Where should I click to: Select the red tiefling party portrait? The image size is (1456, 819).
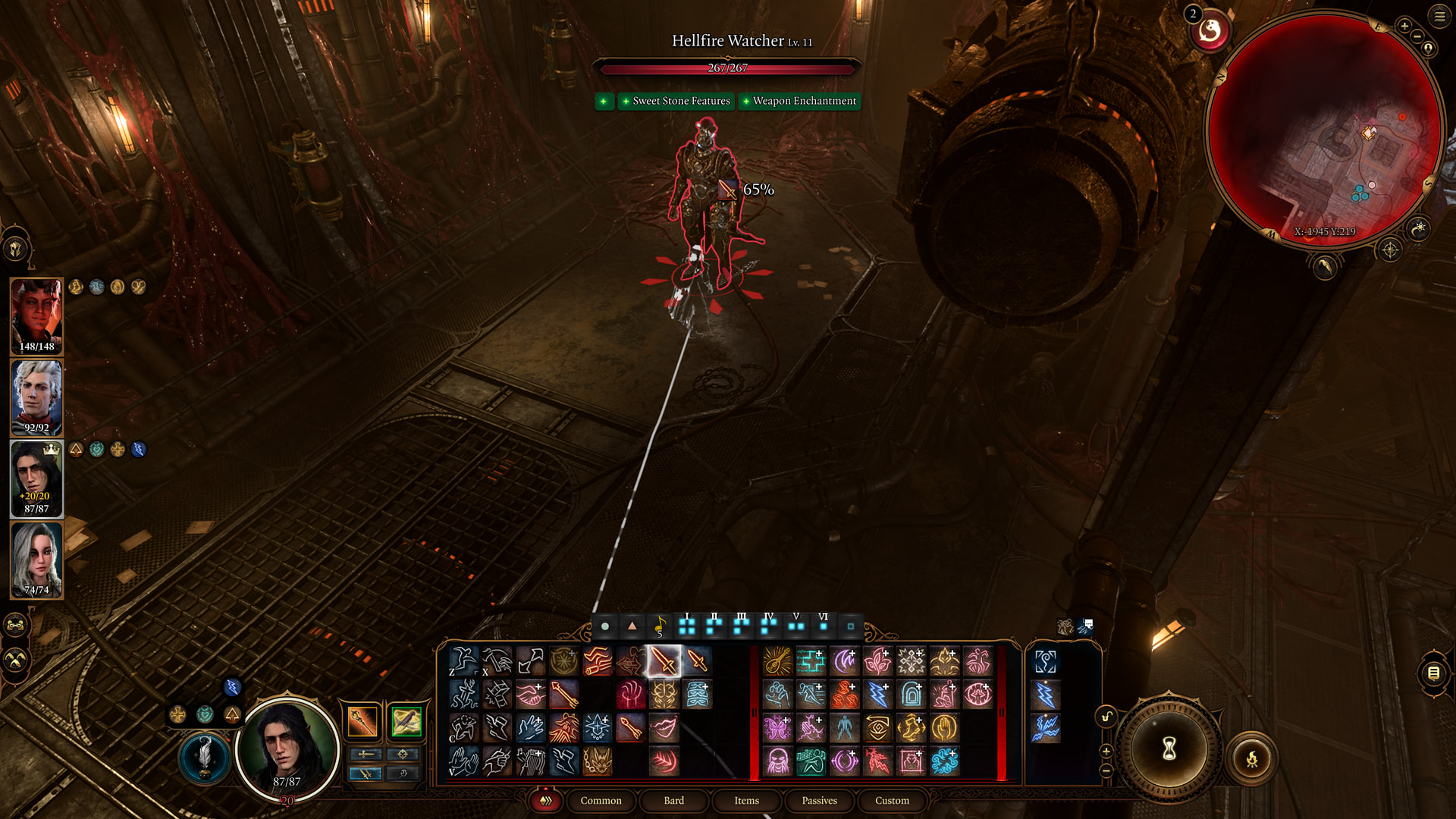(x=36, y=315)
